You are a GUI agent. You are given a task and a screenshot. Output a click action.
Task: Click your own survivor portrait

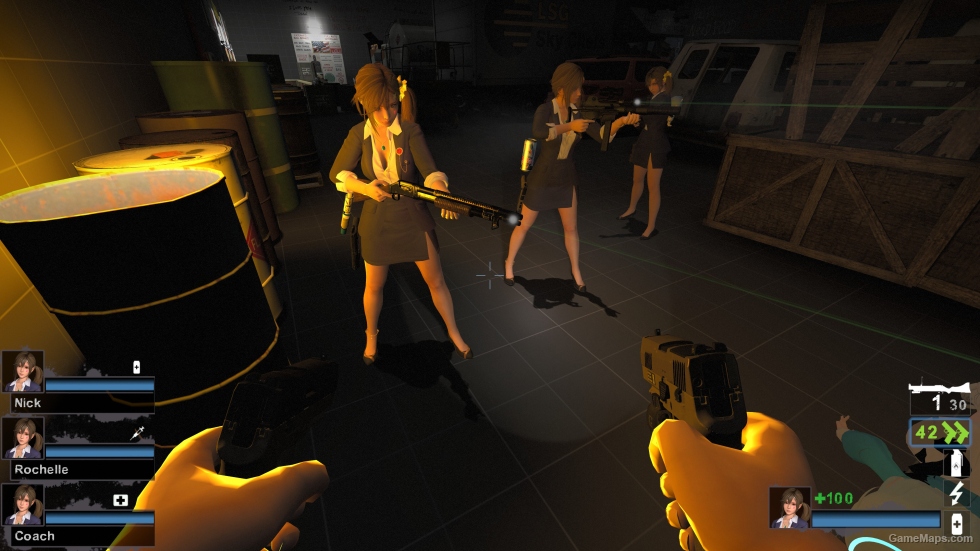pos(790,507)
